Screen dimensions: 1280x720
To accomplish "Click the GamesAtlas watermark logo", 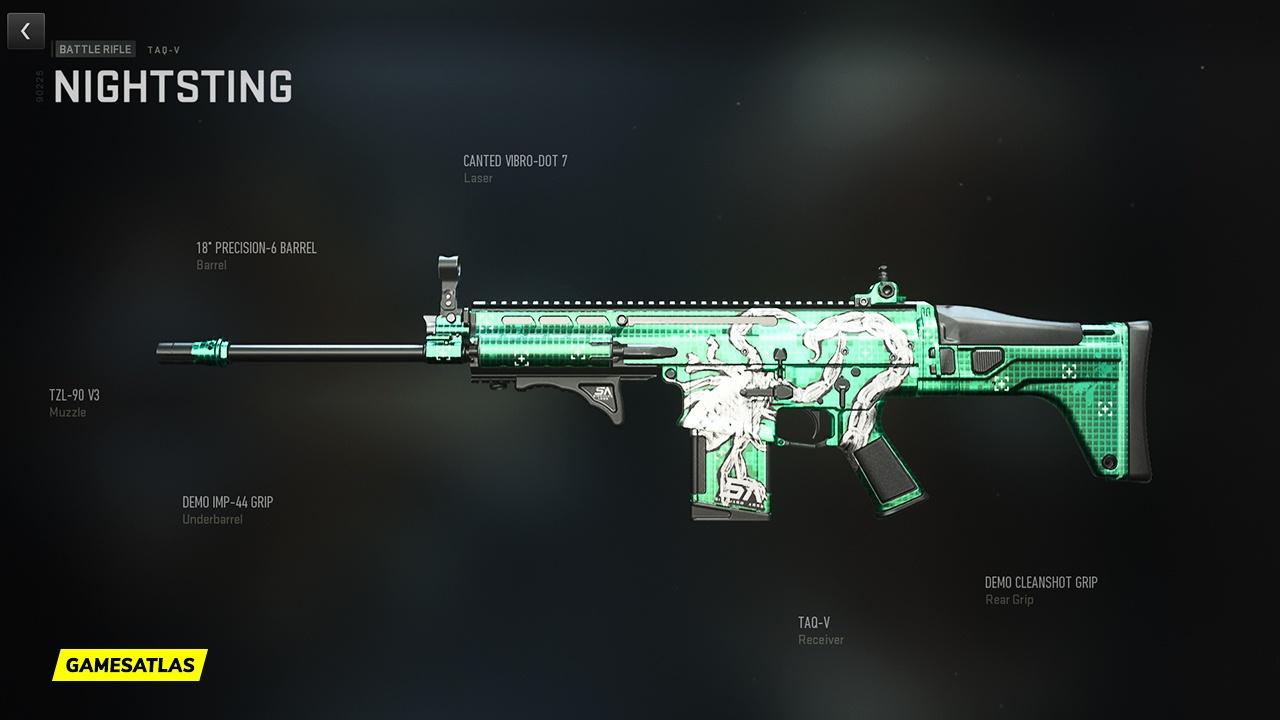I will pos(130,664).
